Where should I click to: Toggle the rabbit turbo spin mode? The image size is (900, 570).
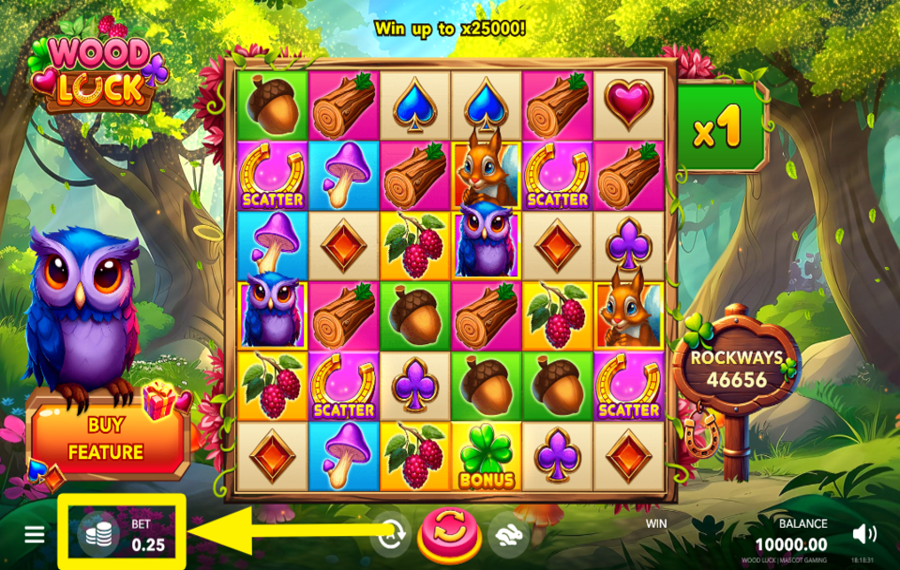(x=508, y=533)
